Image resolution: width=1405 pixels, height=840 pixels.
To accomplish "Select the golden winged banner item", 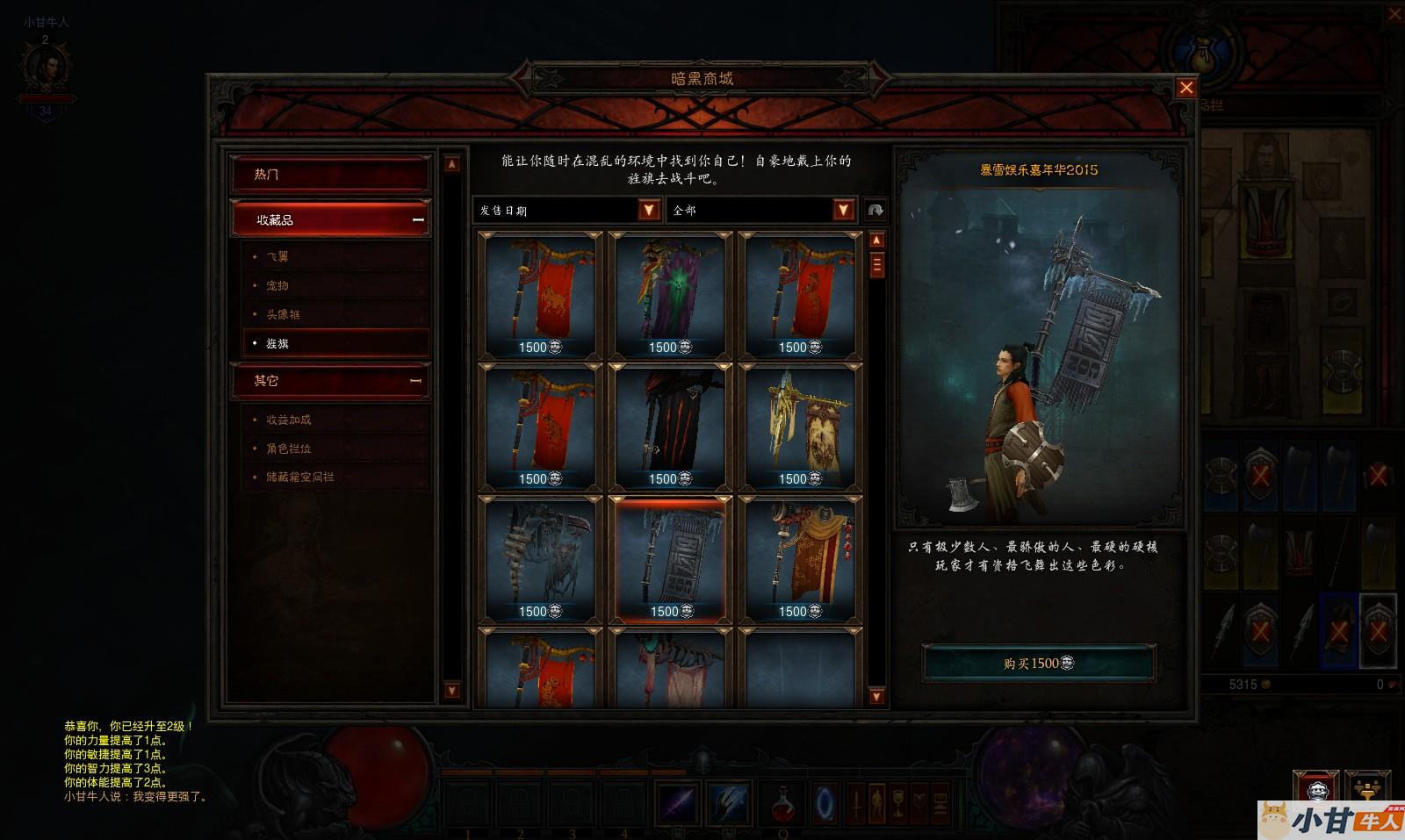I will tap(799, 427).
